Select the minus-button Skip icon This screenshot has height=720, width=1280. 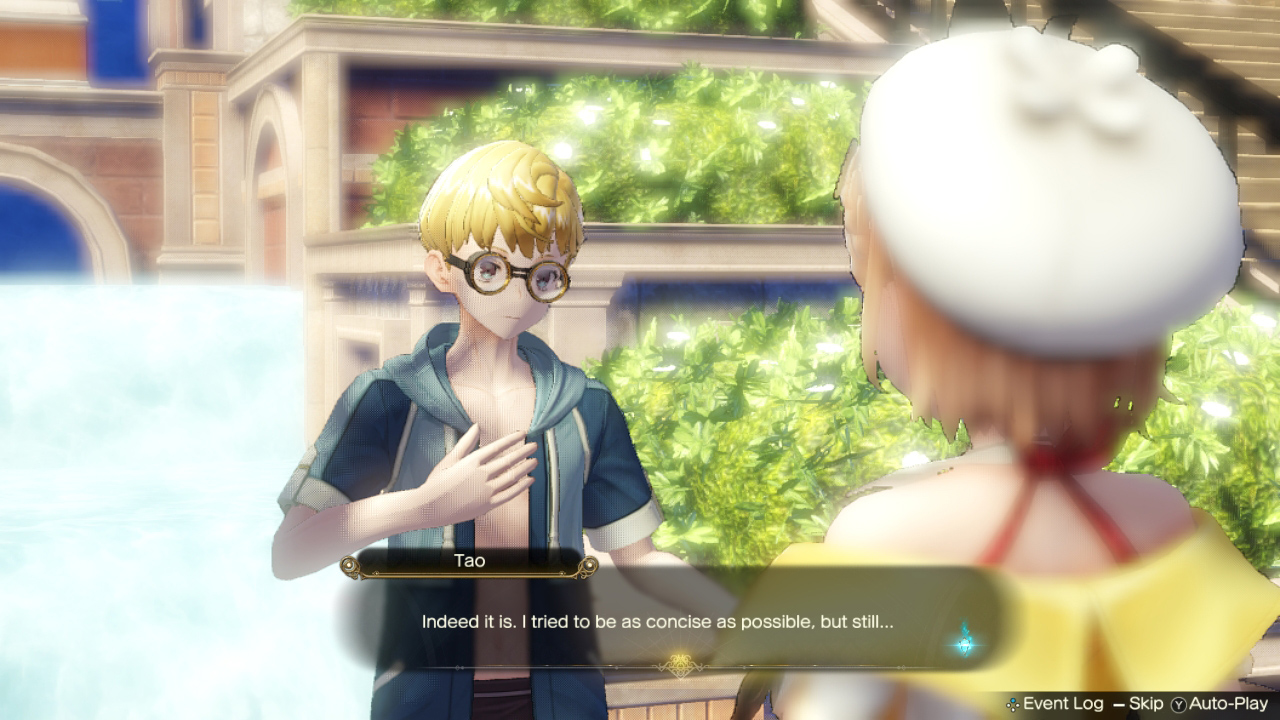pyautogui.click(x=1119, y=703)
